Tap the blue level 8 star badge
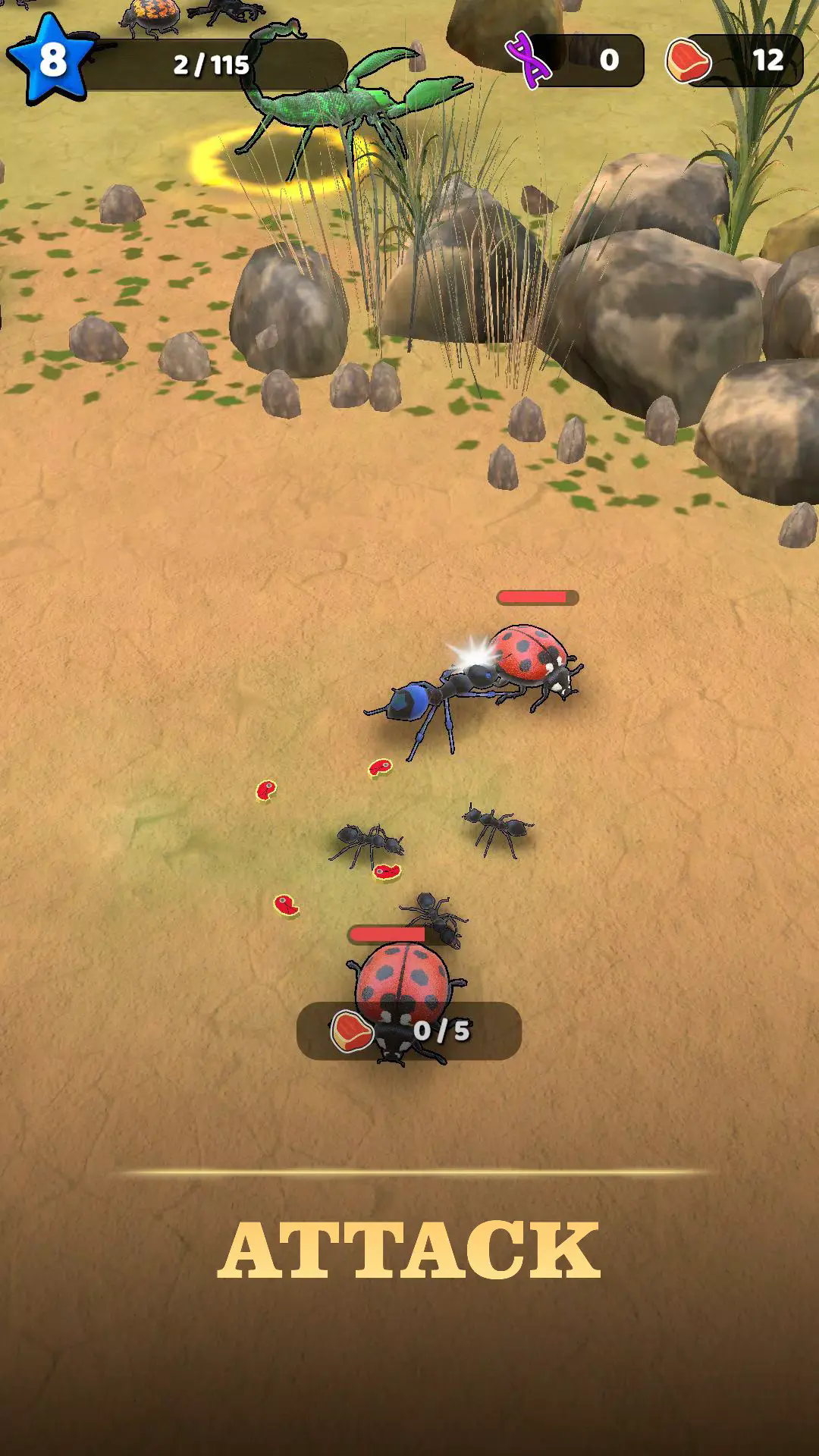Image resolution: width=819 pixels, height=1456 pixels. point(51,59)
